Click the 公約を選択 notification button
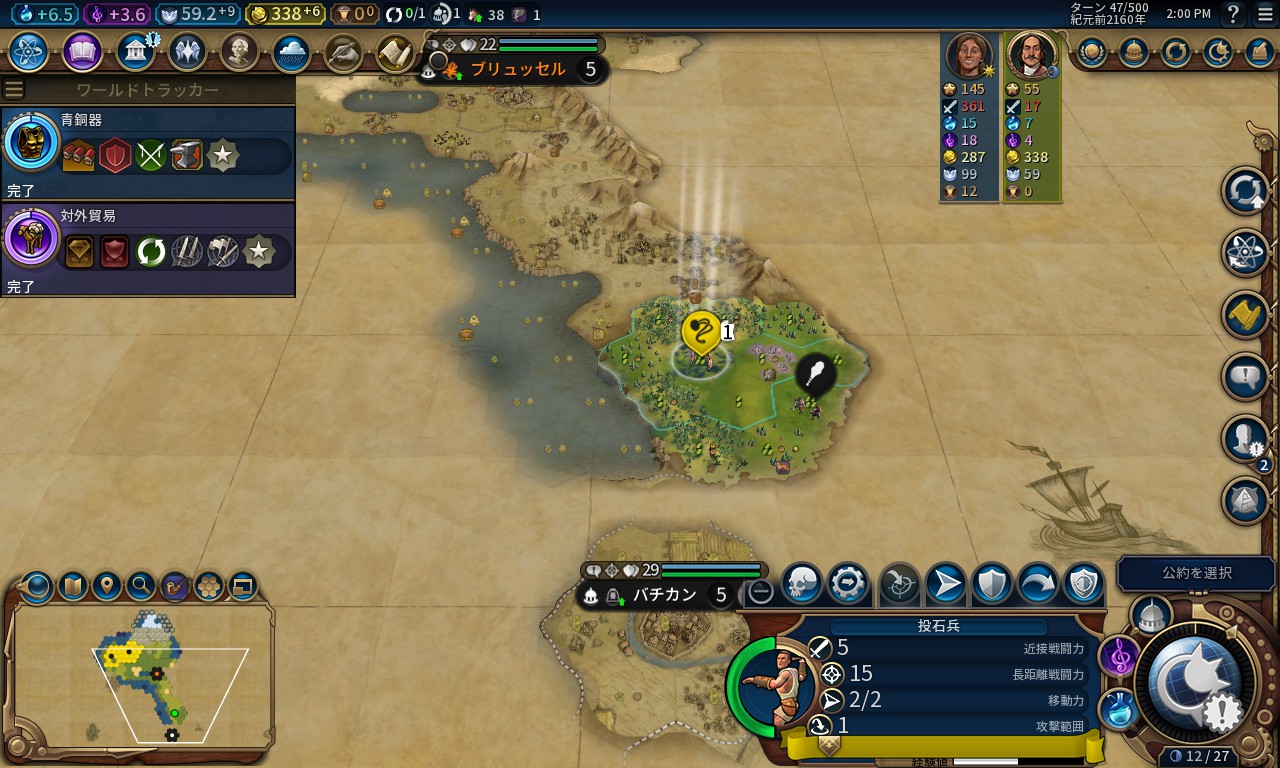This screenshot has width=1280, height=768. (x=1196, y=573)
